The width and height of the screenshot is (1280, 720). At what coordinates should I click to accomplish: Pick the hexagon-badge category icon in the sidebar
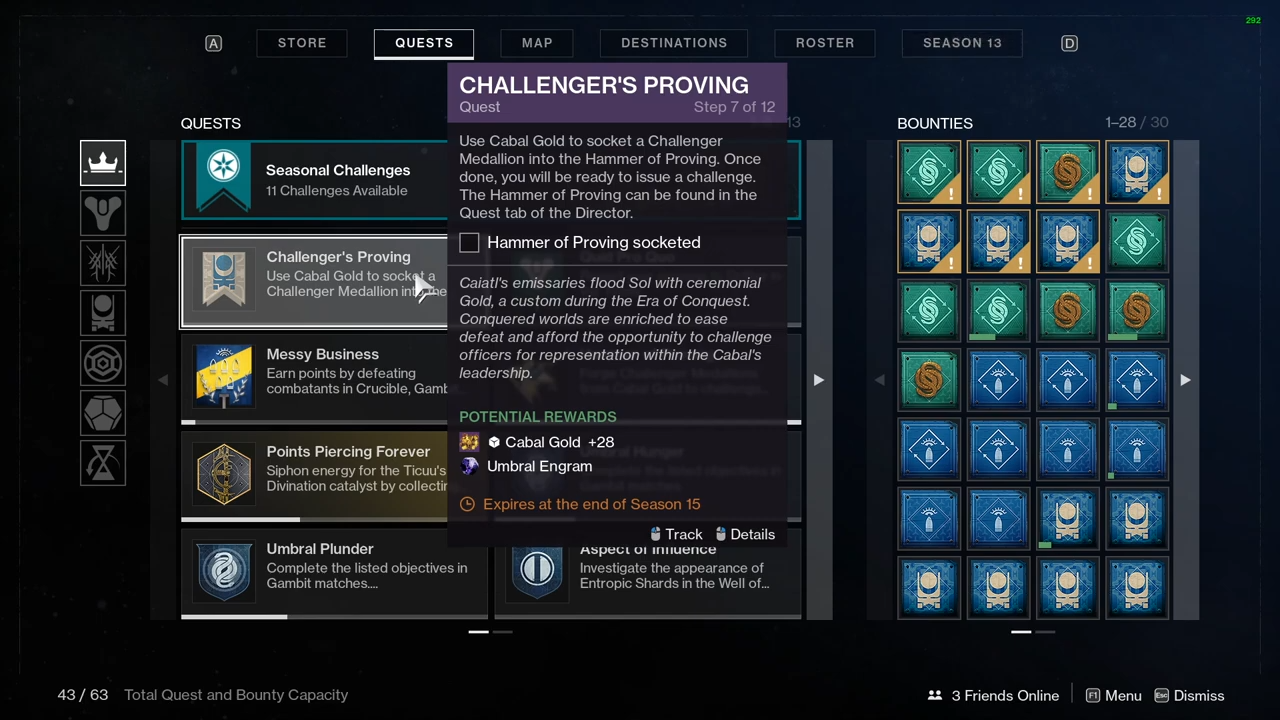(103, 362)
